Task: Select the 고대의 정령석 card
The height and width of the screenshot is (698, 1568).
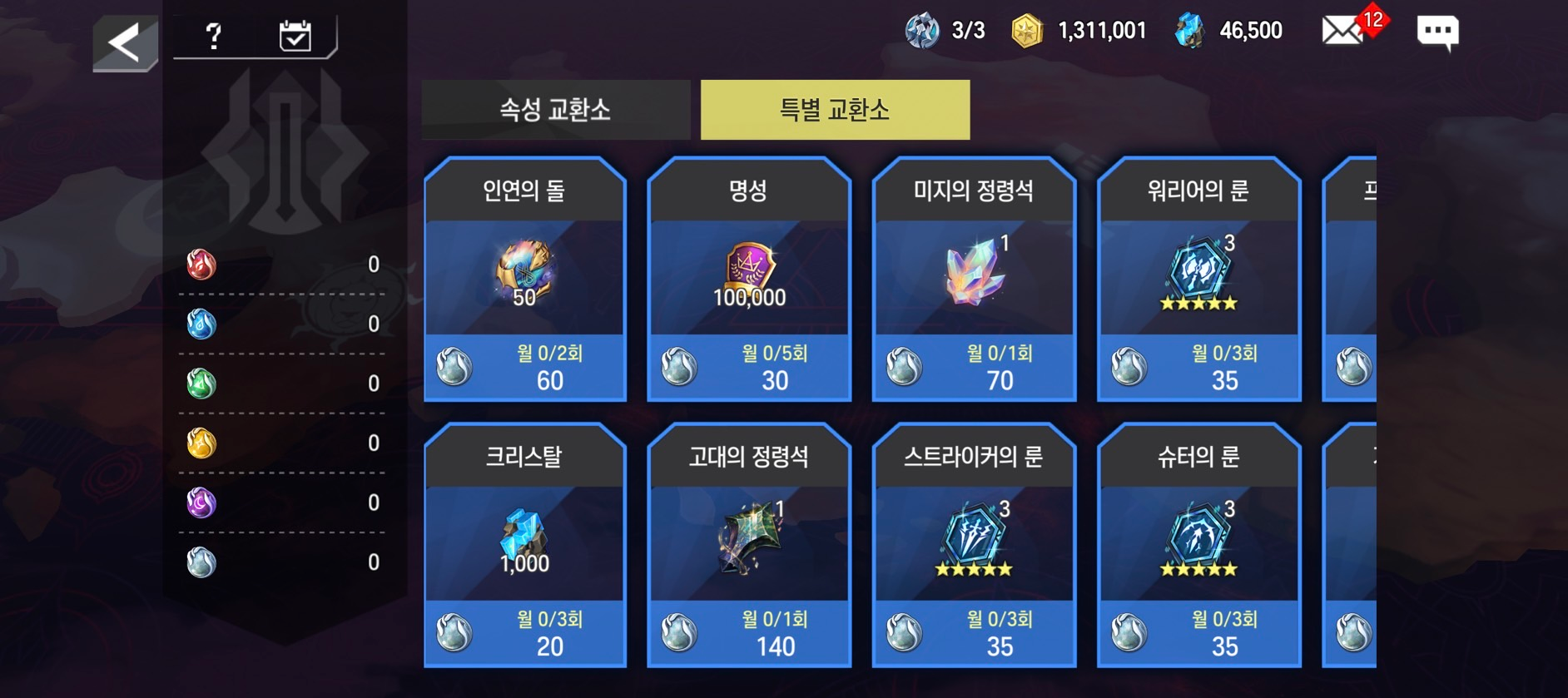Action: click(x=749, y=546)
